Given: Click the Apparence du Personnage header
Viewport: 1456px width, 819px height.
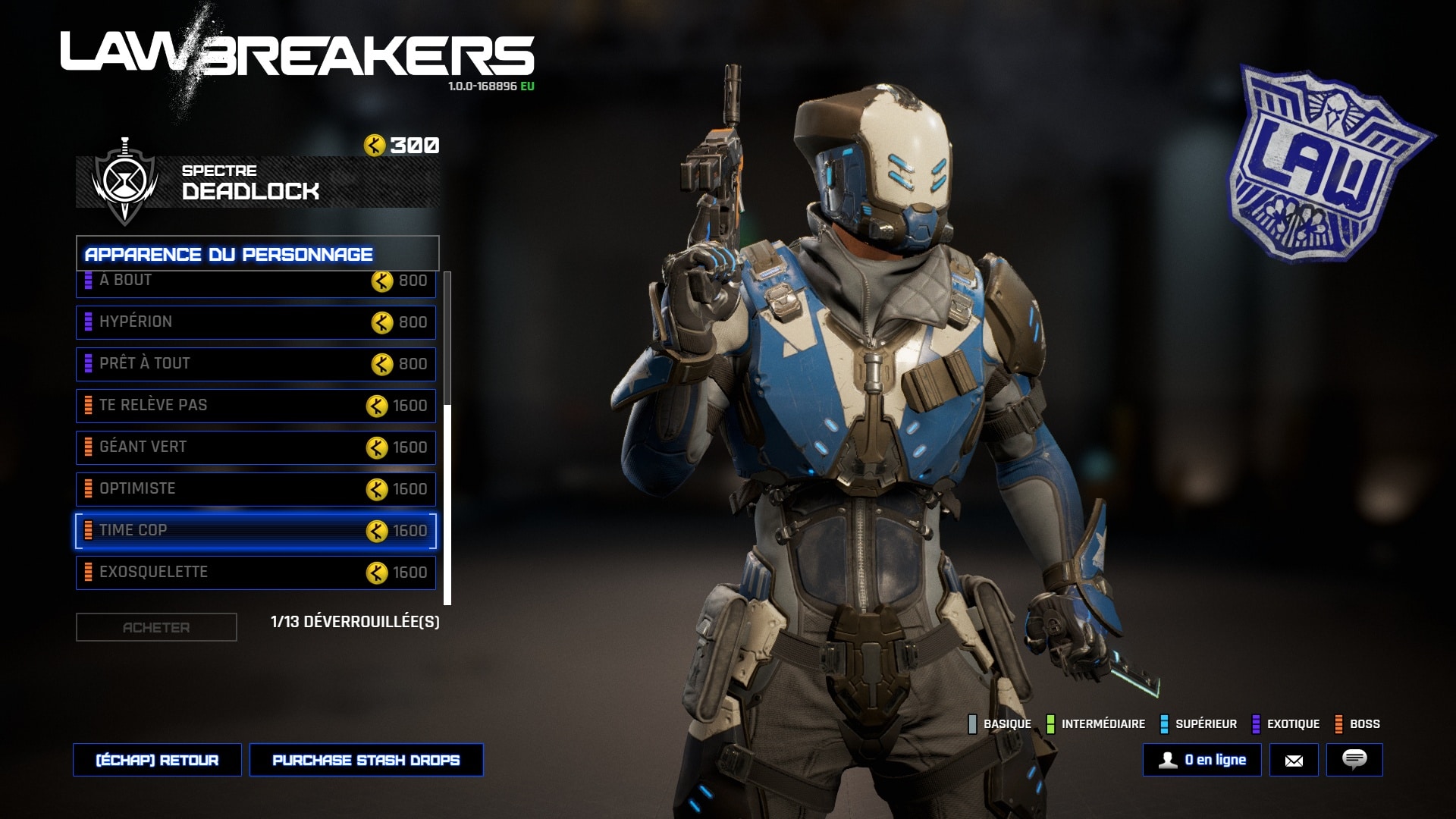Looking at the screenshot, I should [257, 254].
